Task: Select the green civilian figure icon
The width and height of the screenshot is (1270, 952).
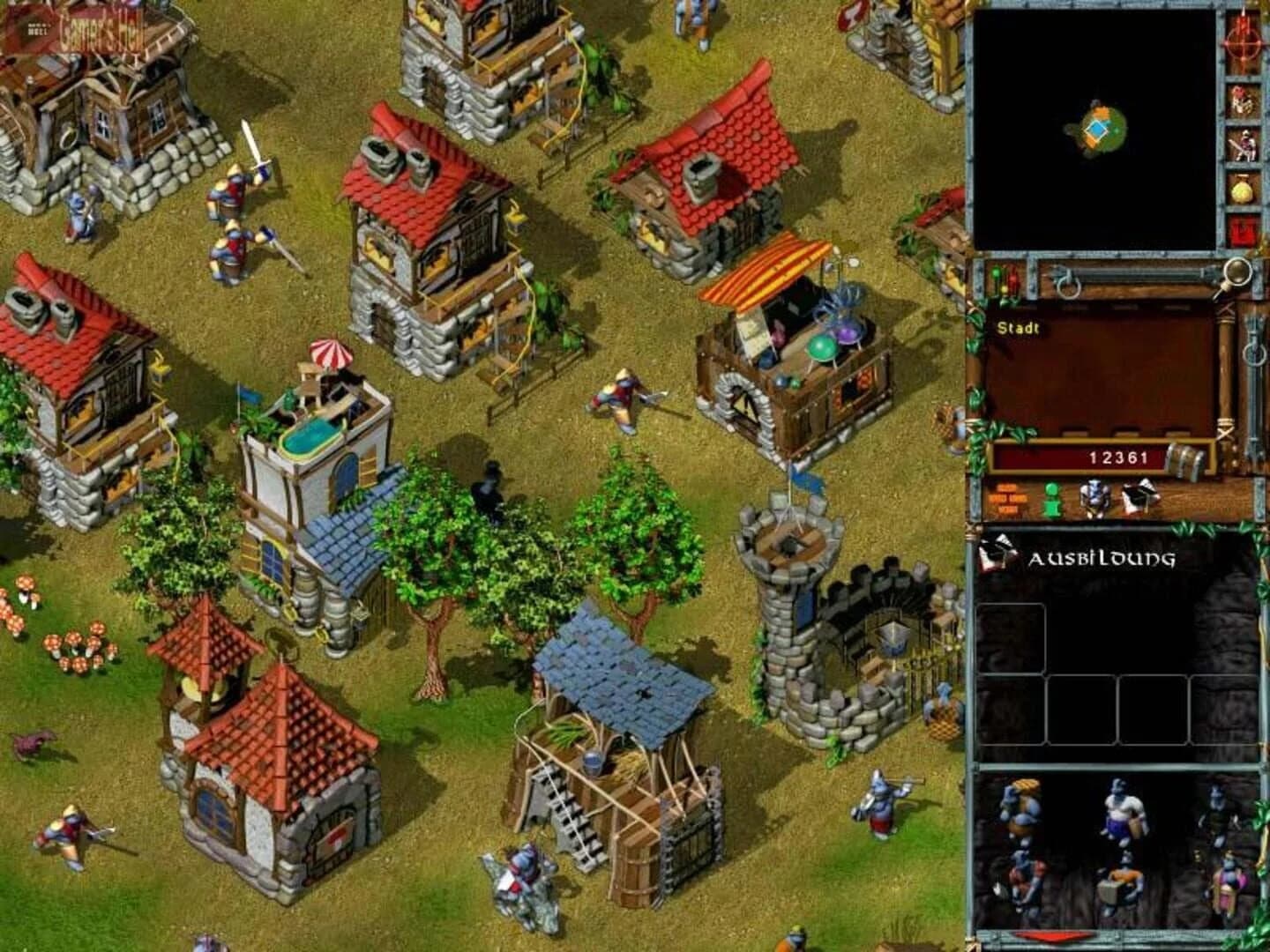Action: (x=1050, y=498)
